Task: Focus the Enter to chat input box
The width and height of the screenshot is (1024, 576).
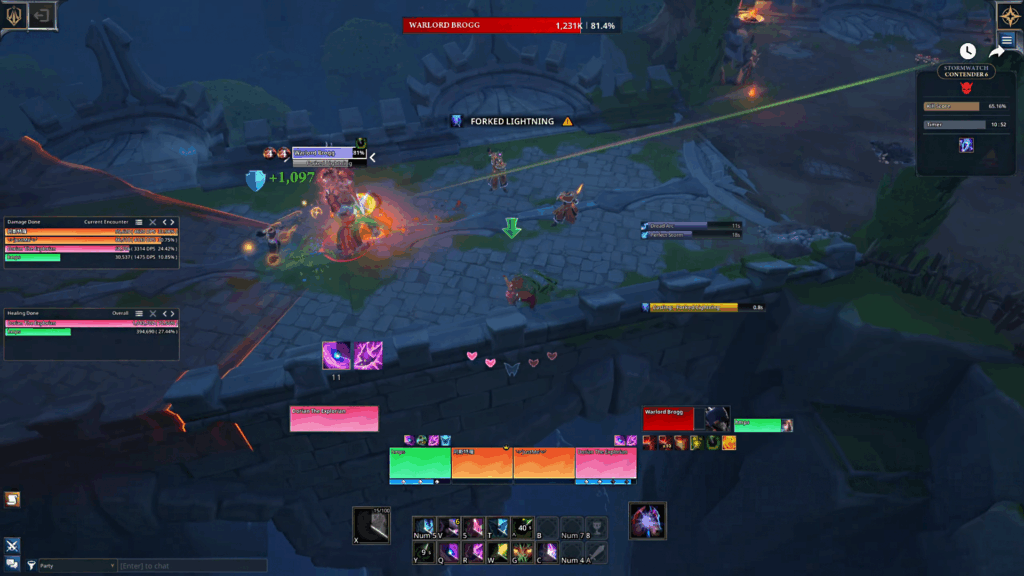Action: coord(192,566)
